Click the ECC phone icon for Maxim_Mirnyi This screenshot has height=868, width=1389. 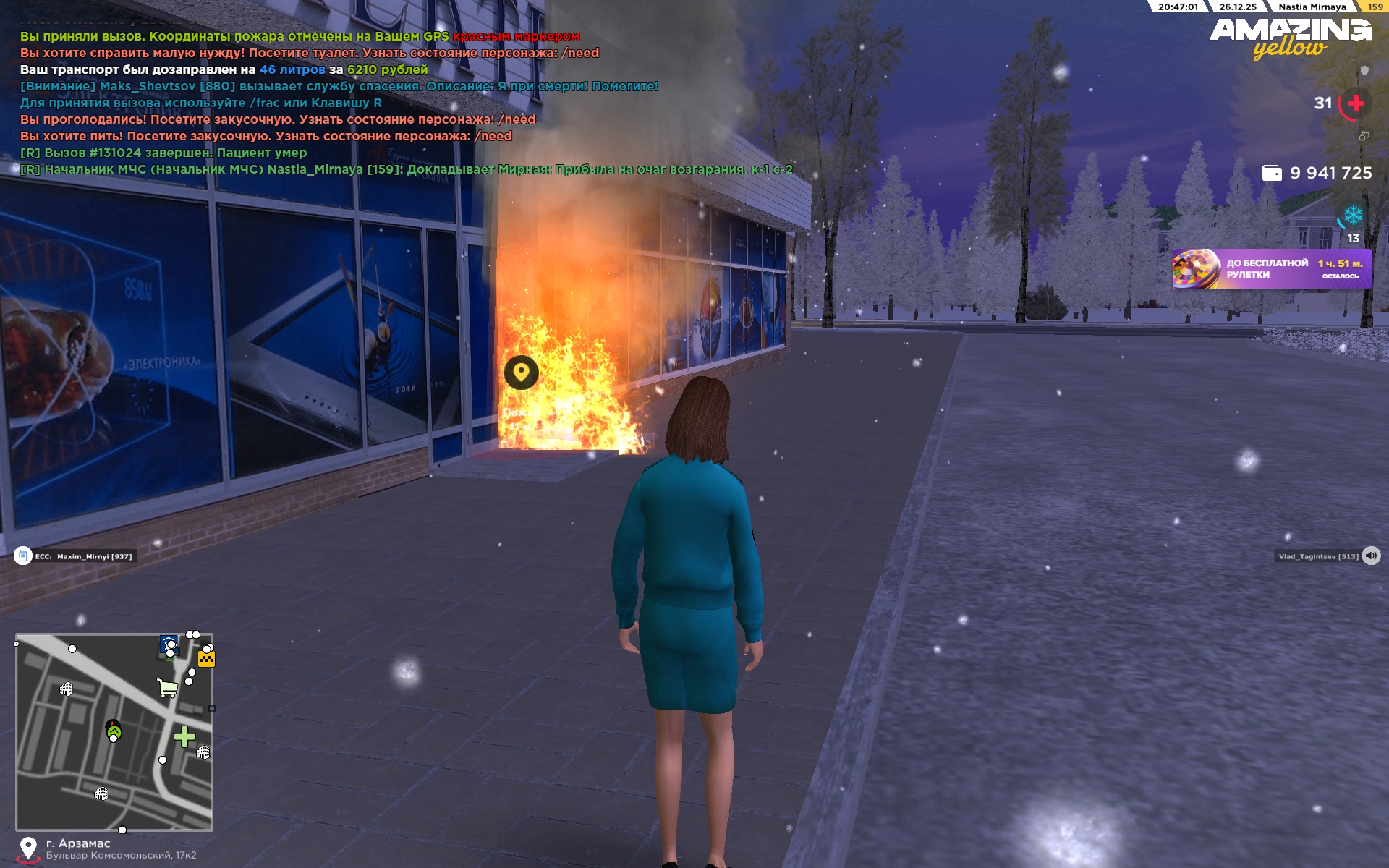[x=23, y=556]
